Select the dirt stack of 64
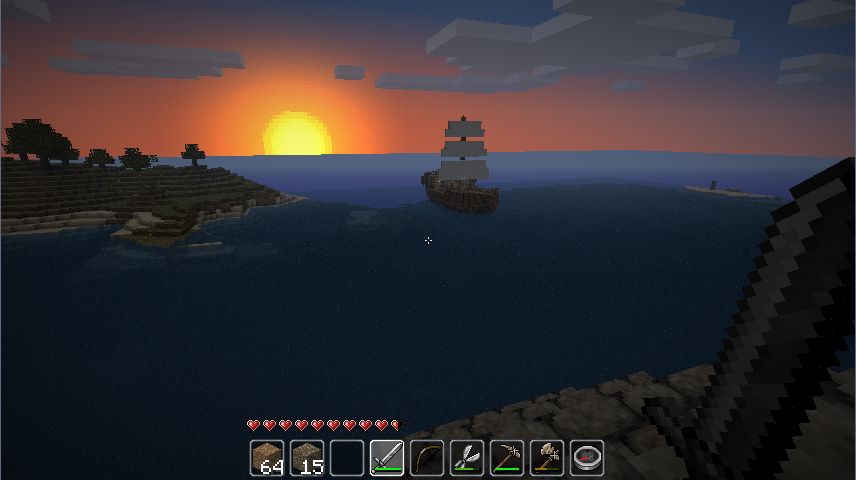 point(267,458)
